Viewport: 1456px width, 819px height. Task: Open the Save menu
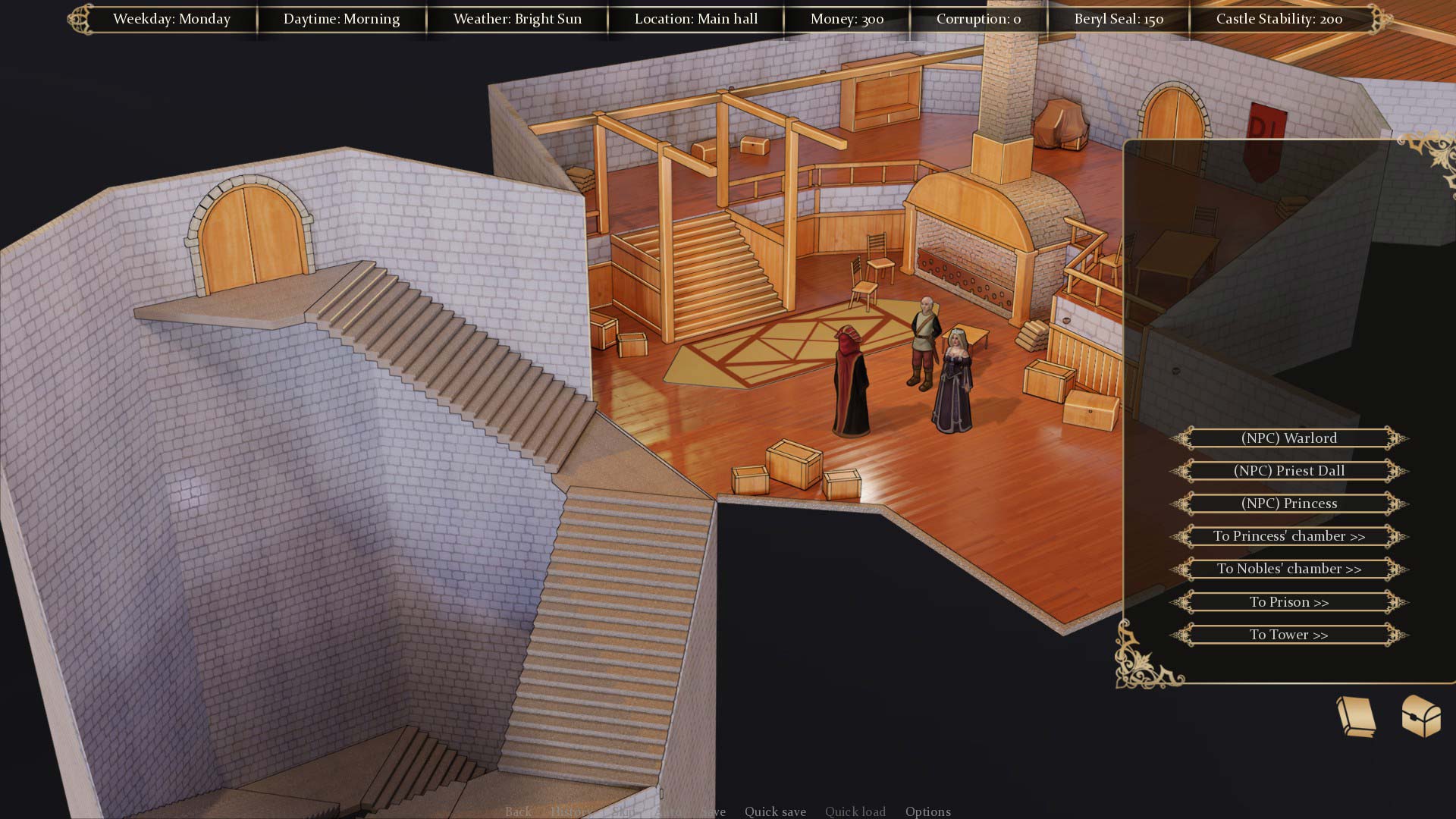coord(714,811)
